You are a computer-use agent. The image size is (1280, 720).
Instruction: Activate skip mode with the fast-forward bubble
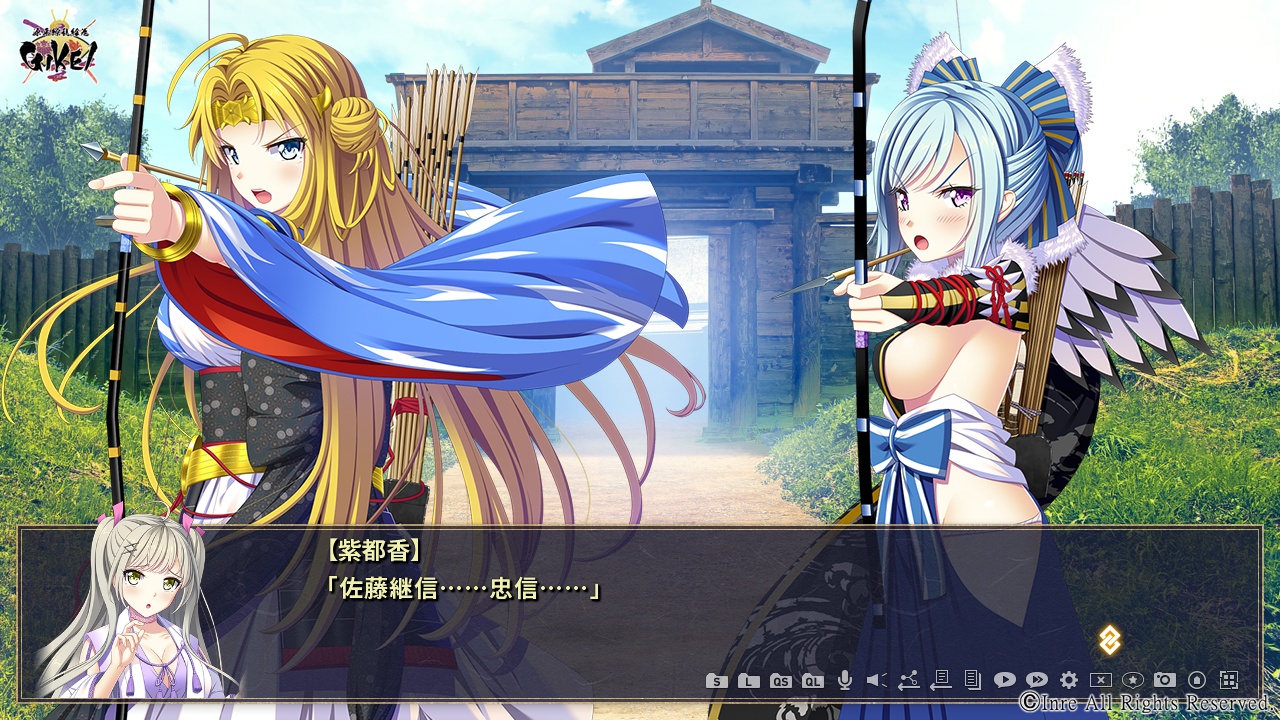coord(1036,681)
